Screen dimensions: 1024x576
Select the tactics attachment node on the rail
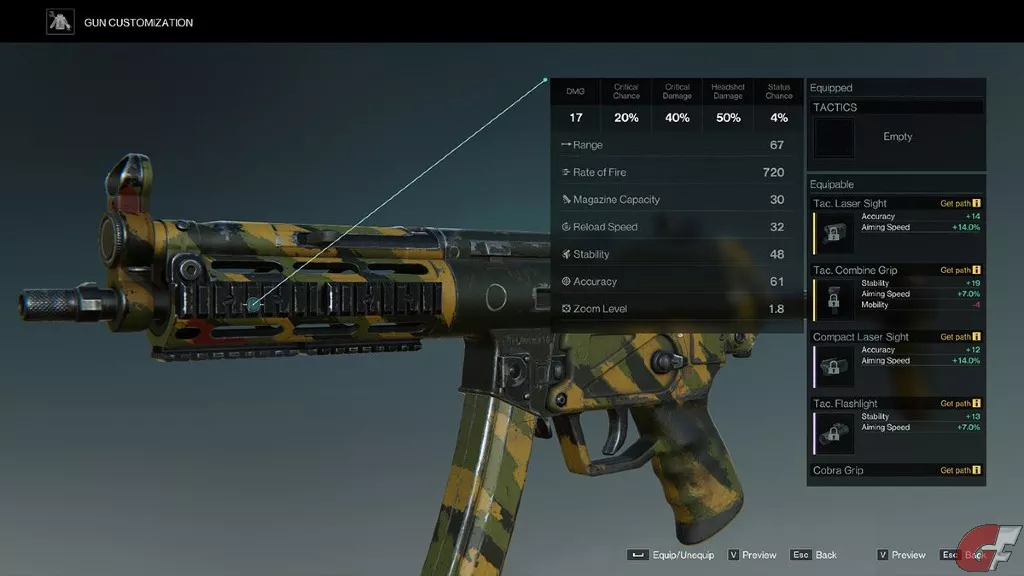coord(254,303)
